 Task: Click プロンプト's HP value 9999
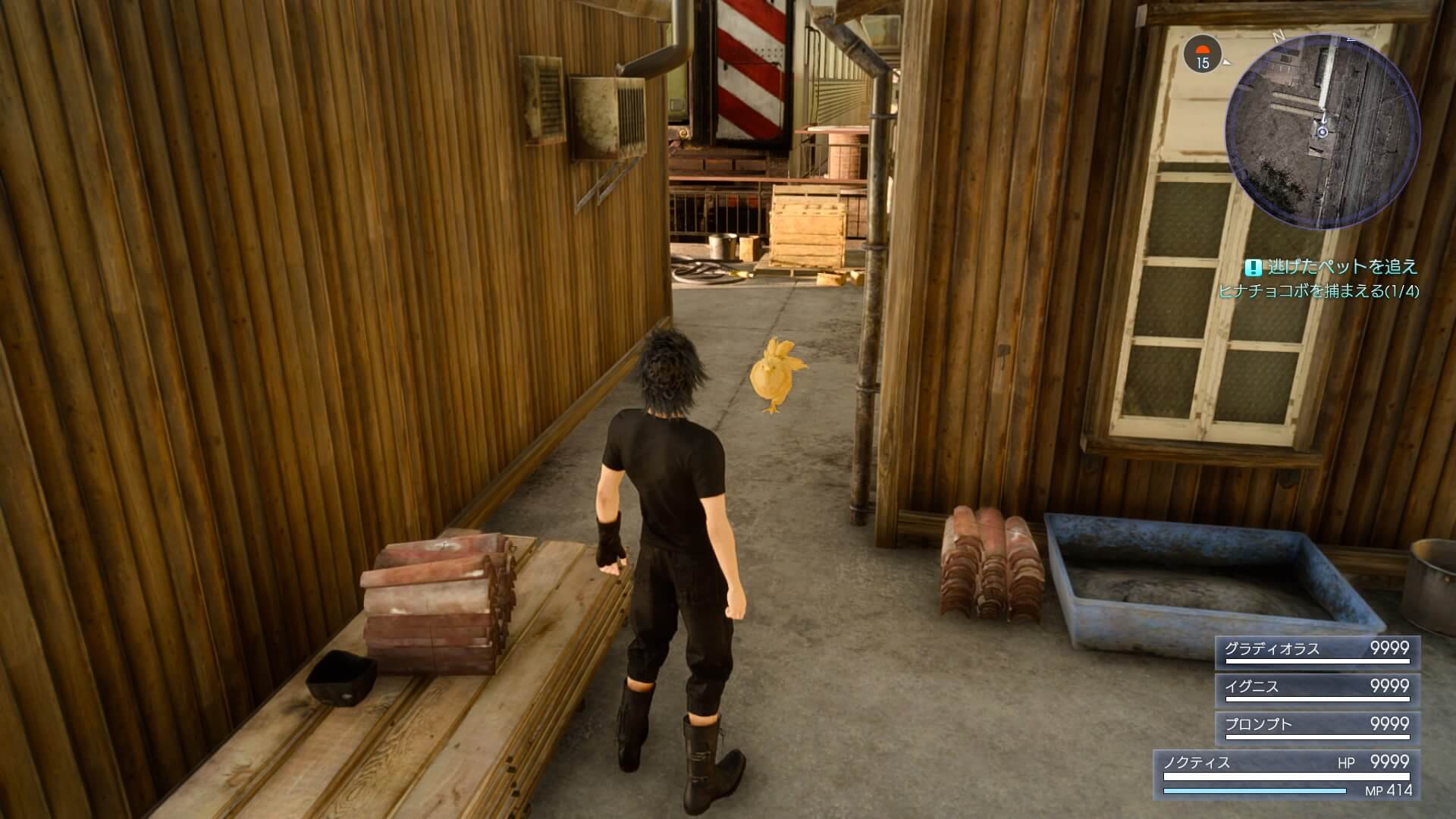click(x=1389, y=723)
